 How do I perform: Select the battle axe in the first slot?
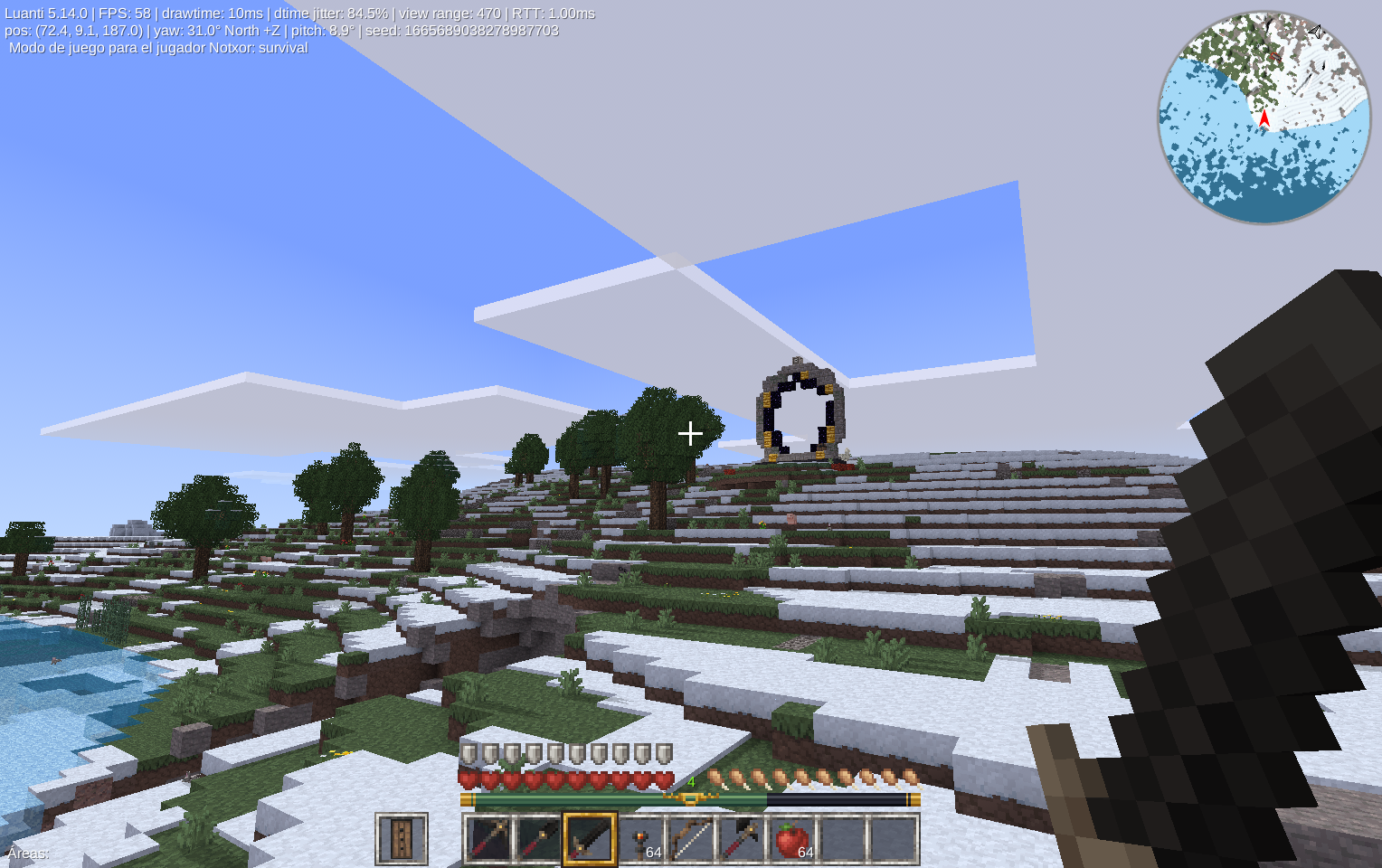(488, 836)
